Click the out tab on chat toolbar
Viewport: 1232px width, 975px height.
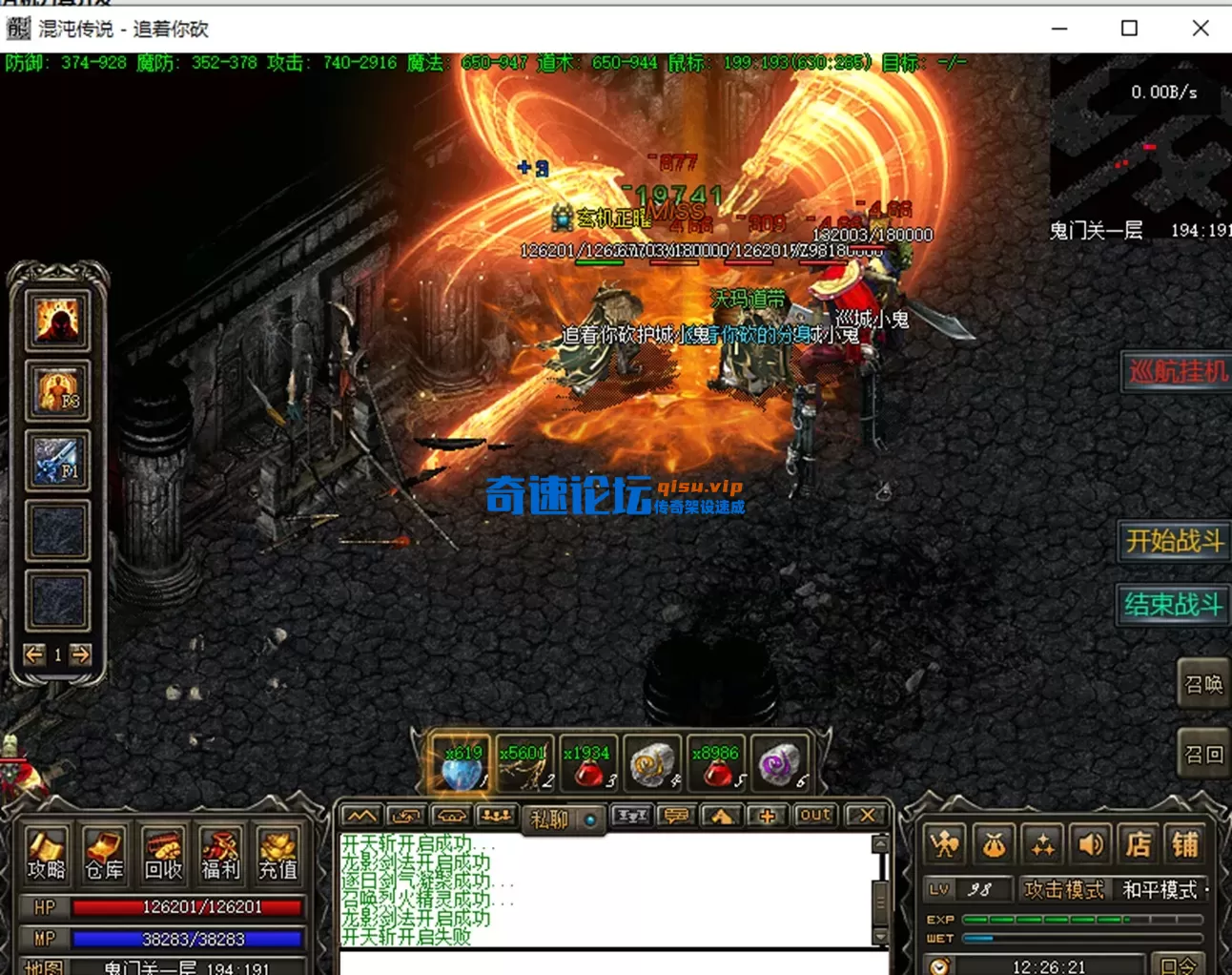814,814
